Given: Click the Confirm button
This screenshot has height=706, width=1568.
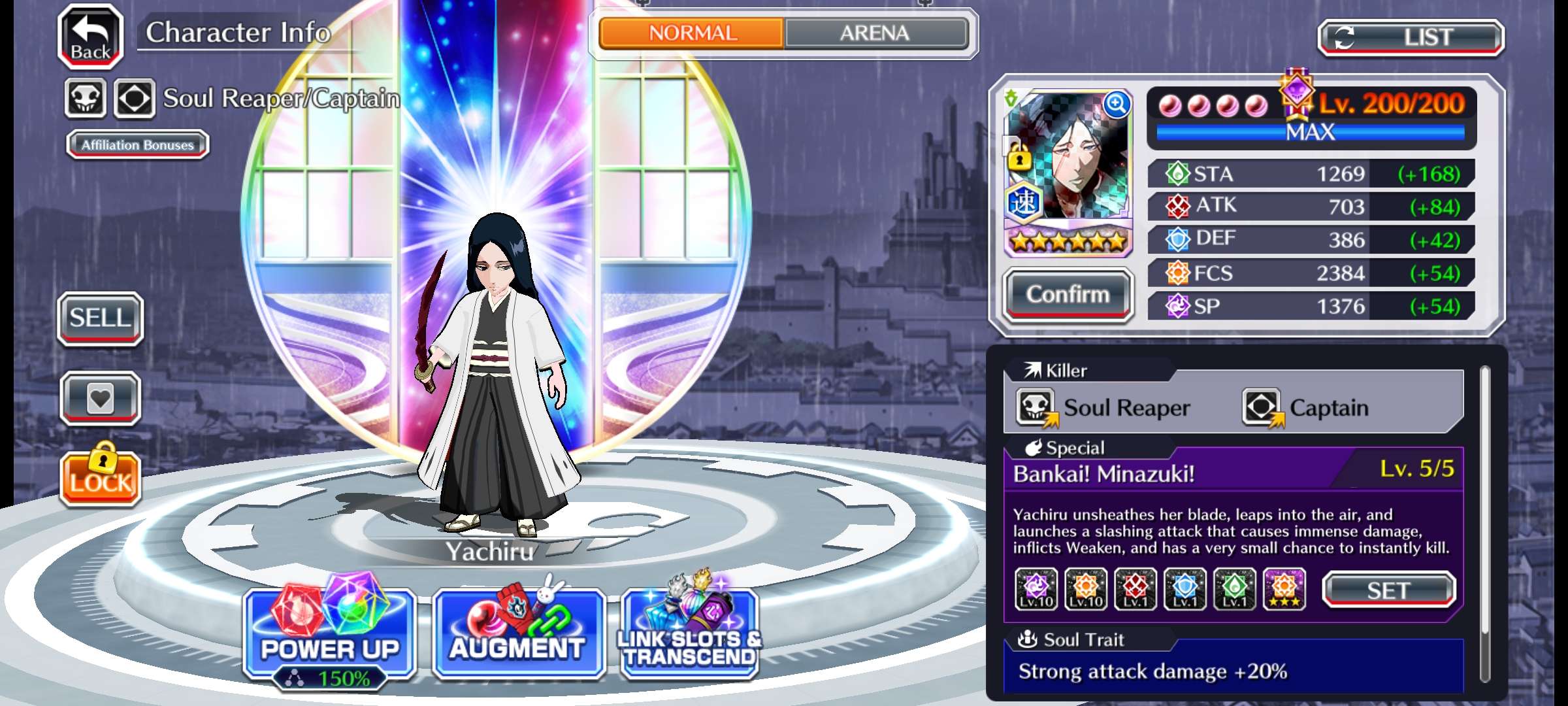Looking at the screenshot, I should point(1068,295).
